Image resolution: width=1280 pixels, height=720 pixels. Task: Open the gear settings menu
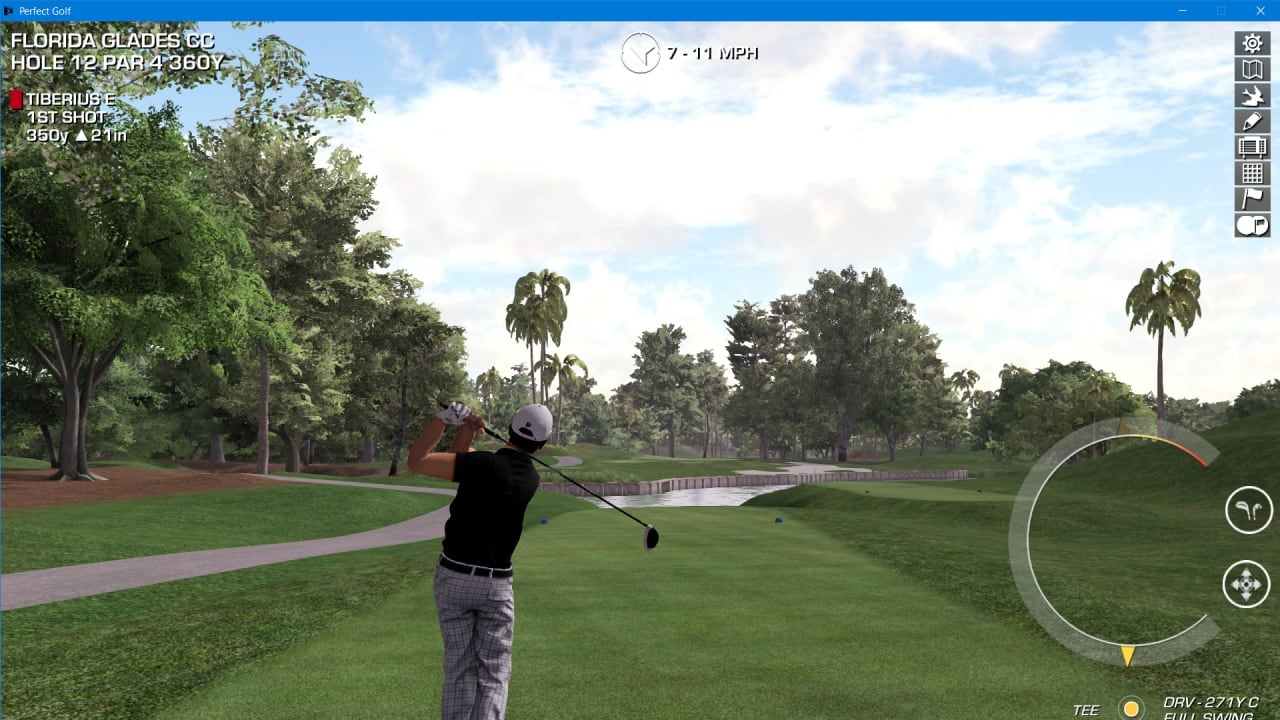tap(1252, 43)
